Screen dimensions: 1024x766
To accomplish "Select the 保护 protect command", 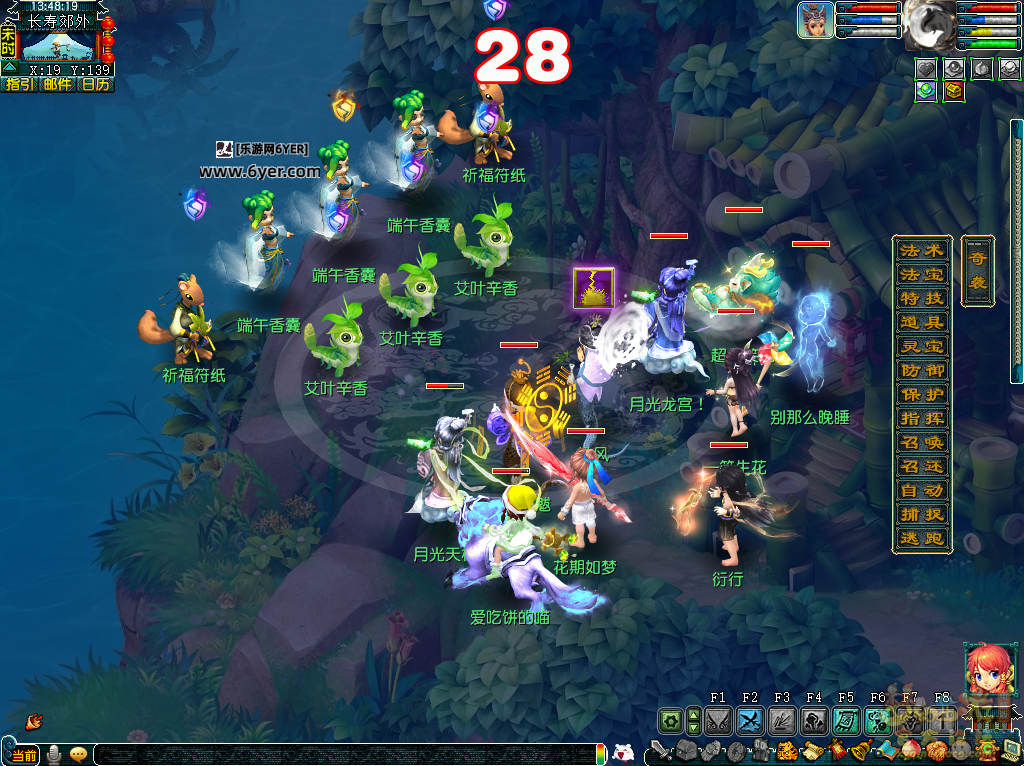I will (921, 394).
